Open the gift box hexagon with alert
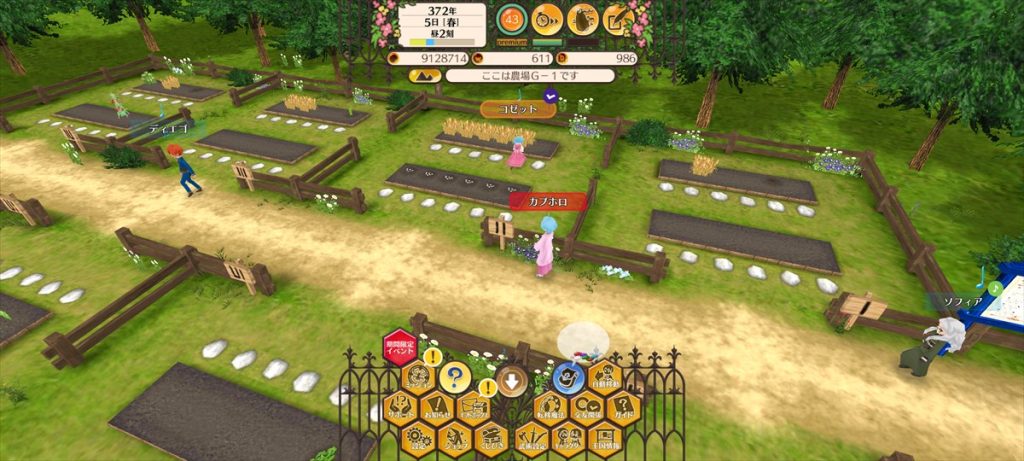This screenshot has height=461, width=1024. pyautogui.click(x=473, y=408)
